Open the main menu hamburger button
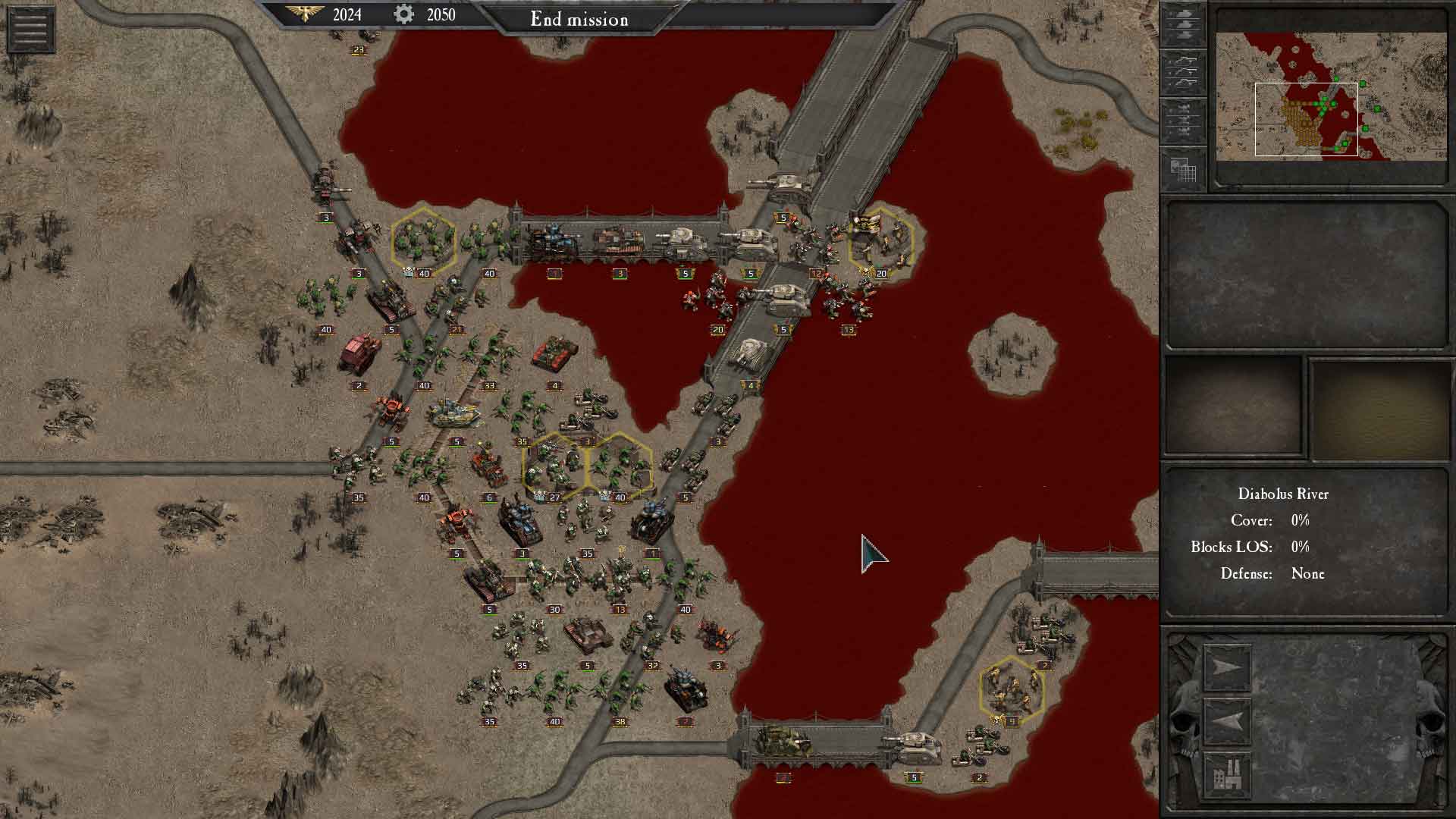This screenshot has width=1456, height=819. click(x=30, y=30)
